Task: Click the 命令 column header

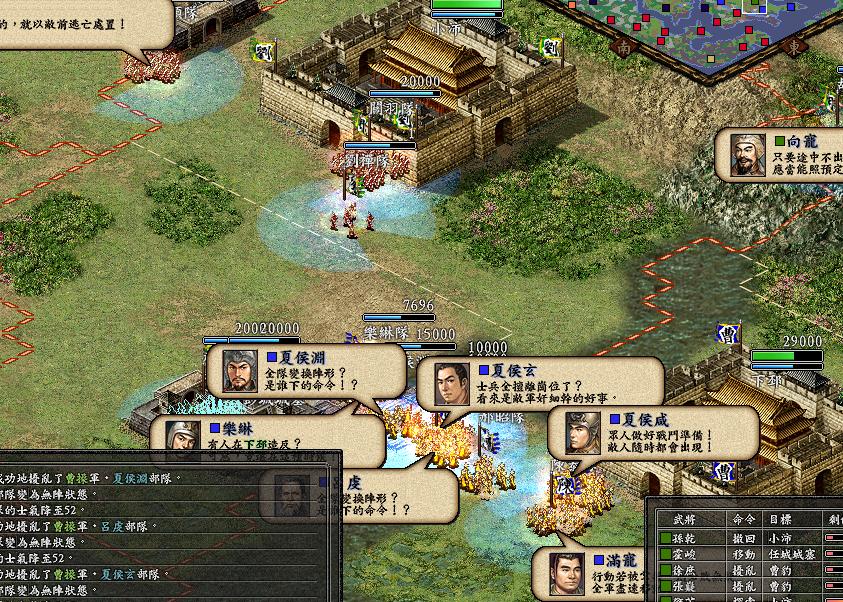Action: [745, 519]
